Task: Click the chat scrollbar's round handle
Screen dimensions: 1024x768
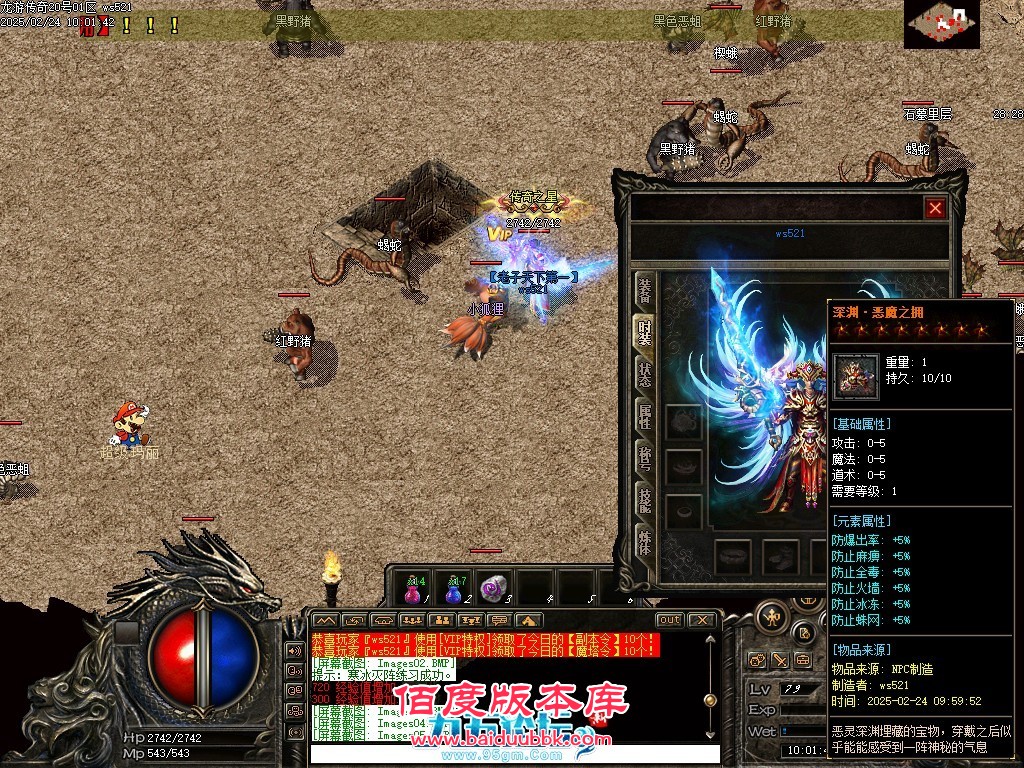Action: coord(710,700)
